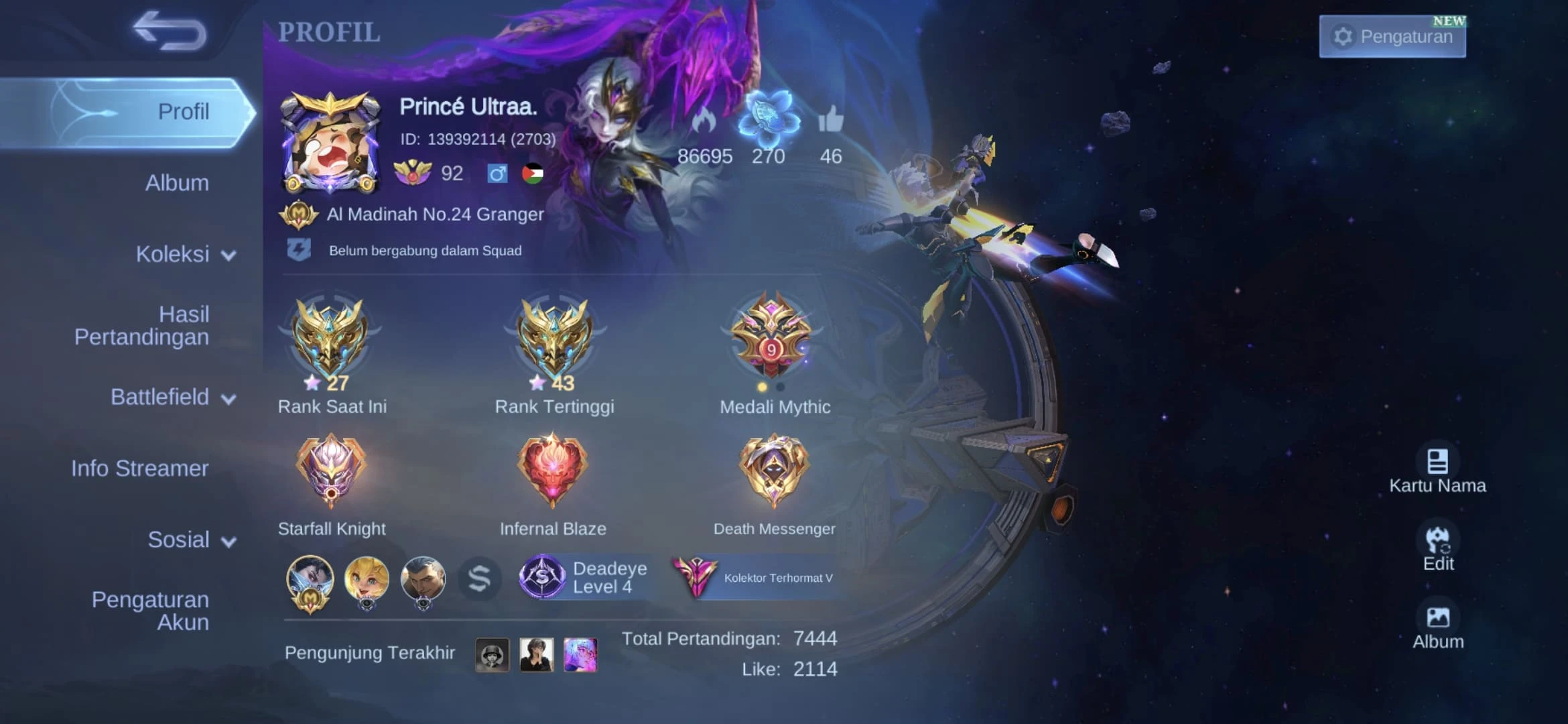
Task: Go back using the return arrow
Action: pos(170,31)
